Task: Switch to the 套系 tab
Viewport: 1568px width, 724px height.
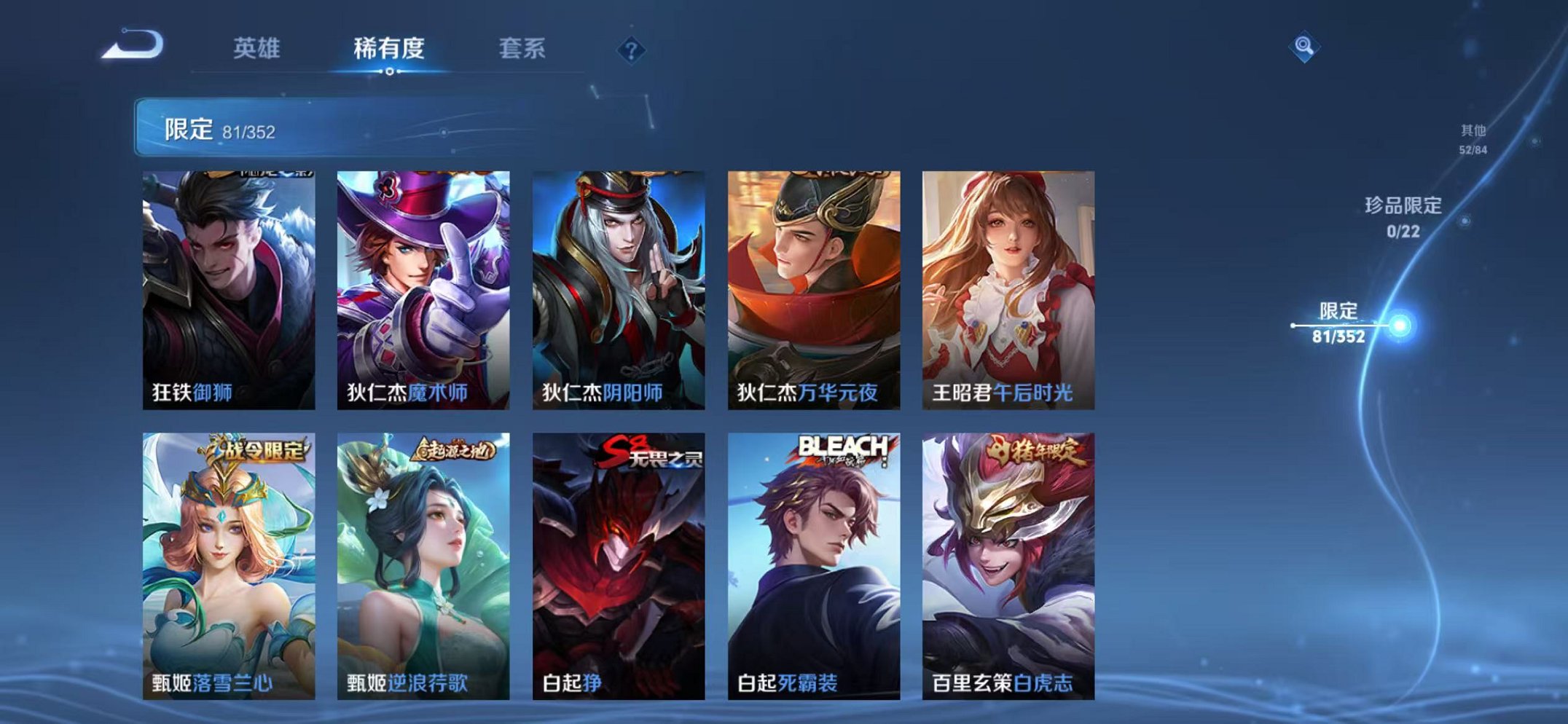Action: [x=522, y=47]
